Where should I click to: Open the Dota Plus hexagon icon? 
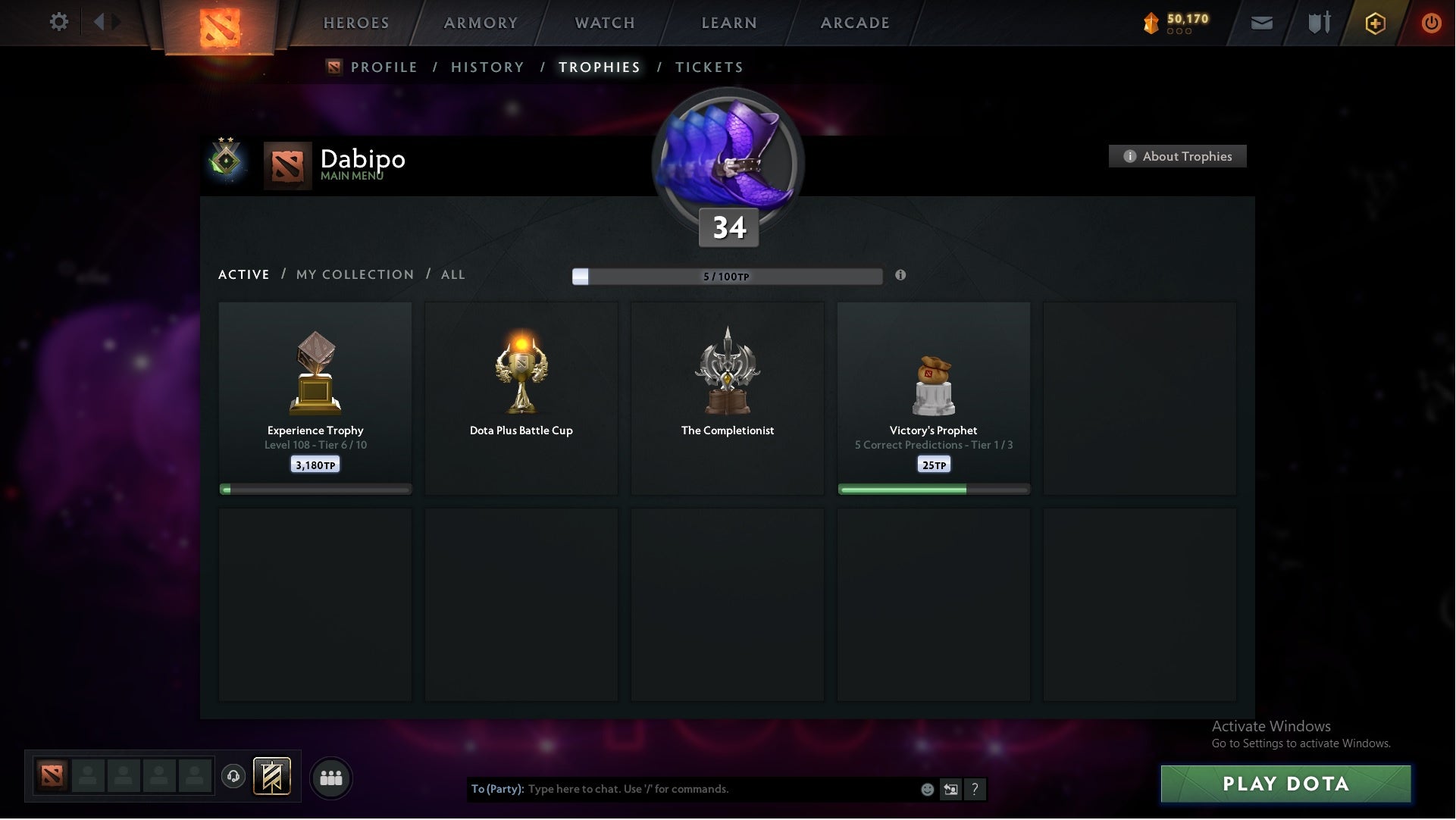[x=1374, y=23]
